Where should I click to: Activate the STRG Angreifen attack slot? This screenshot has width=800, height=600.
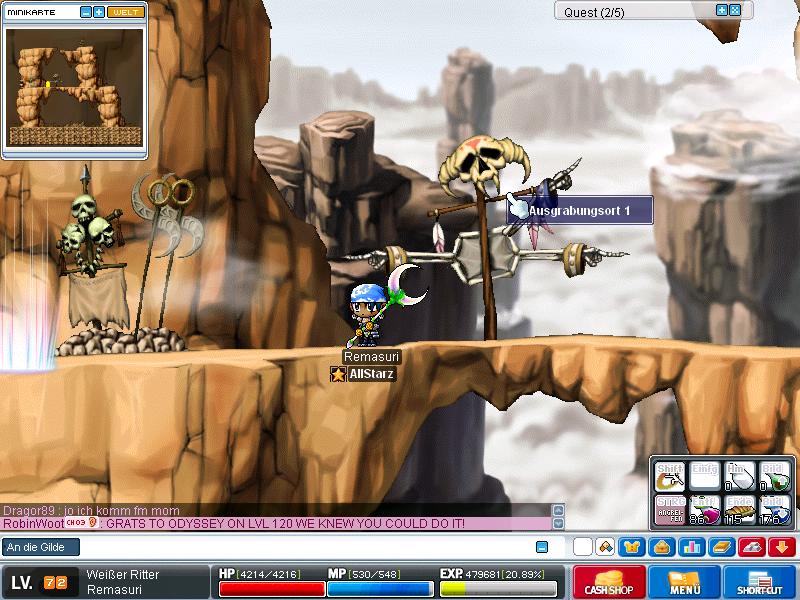(671, 511)
